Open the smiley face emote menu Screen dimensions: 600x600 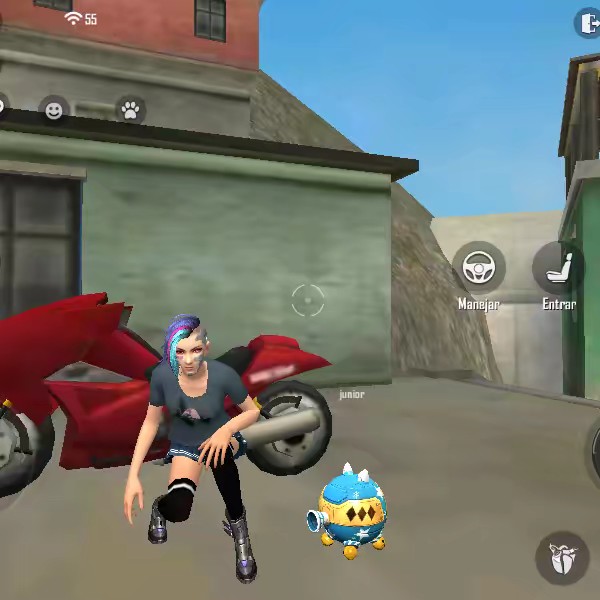pos(54,110)
